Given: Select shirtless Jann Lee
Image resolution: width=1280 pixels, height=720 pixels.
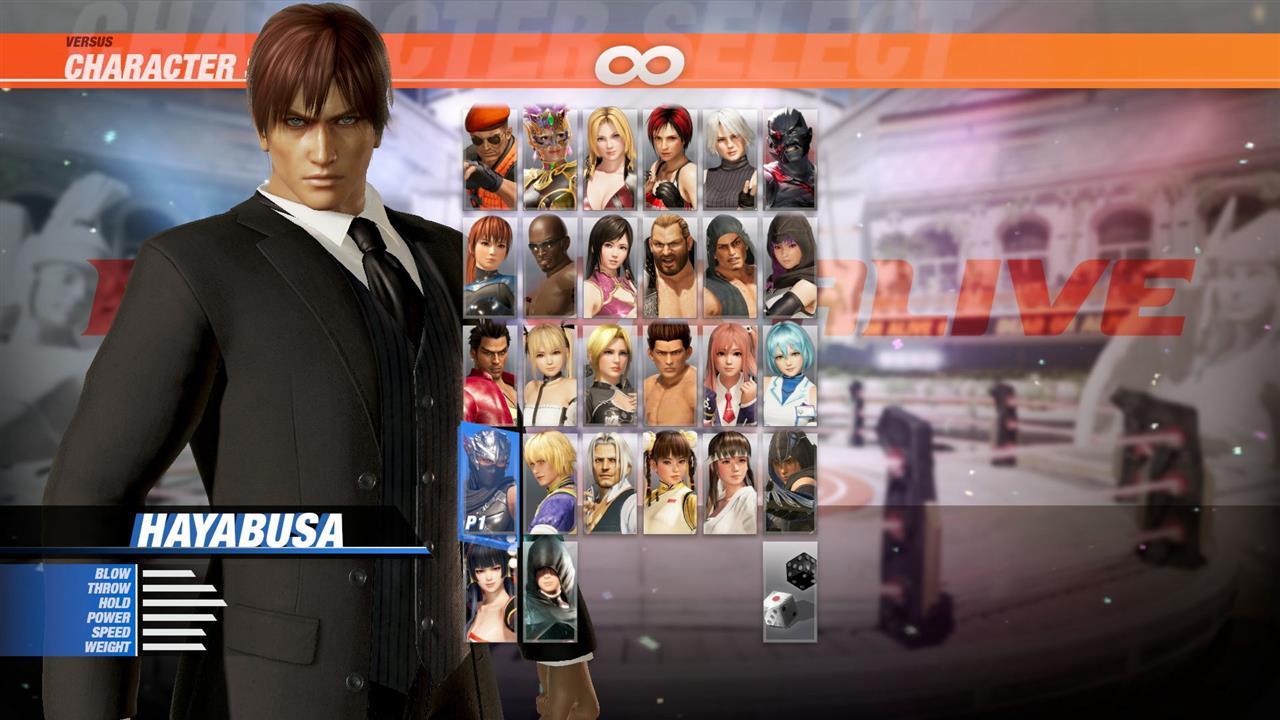Looking at the screenshot, I should 667,375.
